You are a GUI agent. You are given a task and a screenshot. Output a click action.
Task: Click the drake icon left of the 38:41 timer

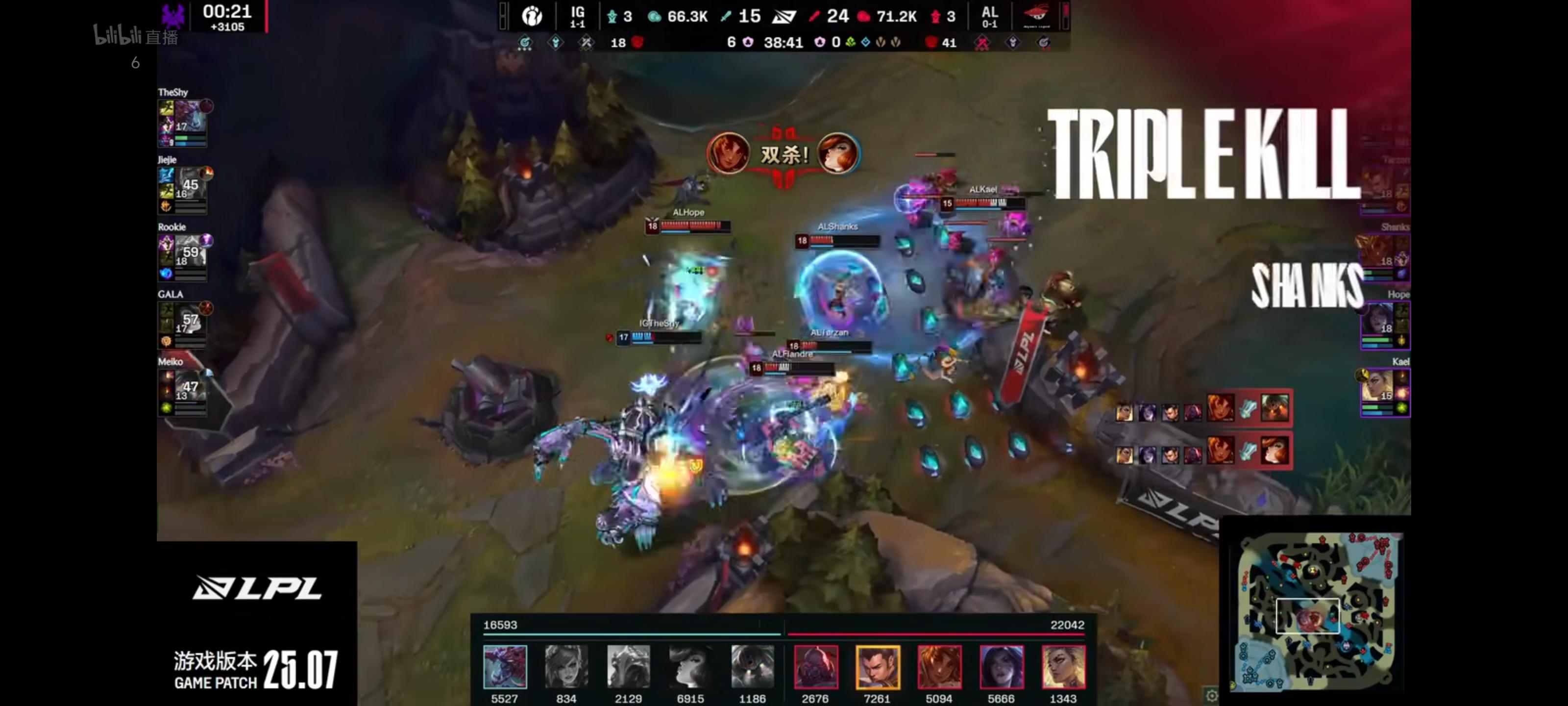coord(747,43)
